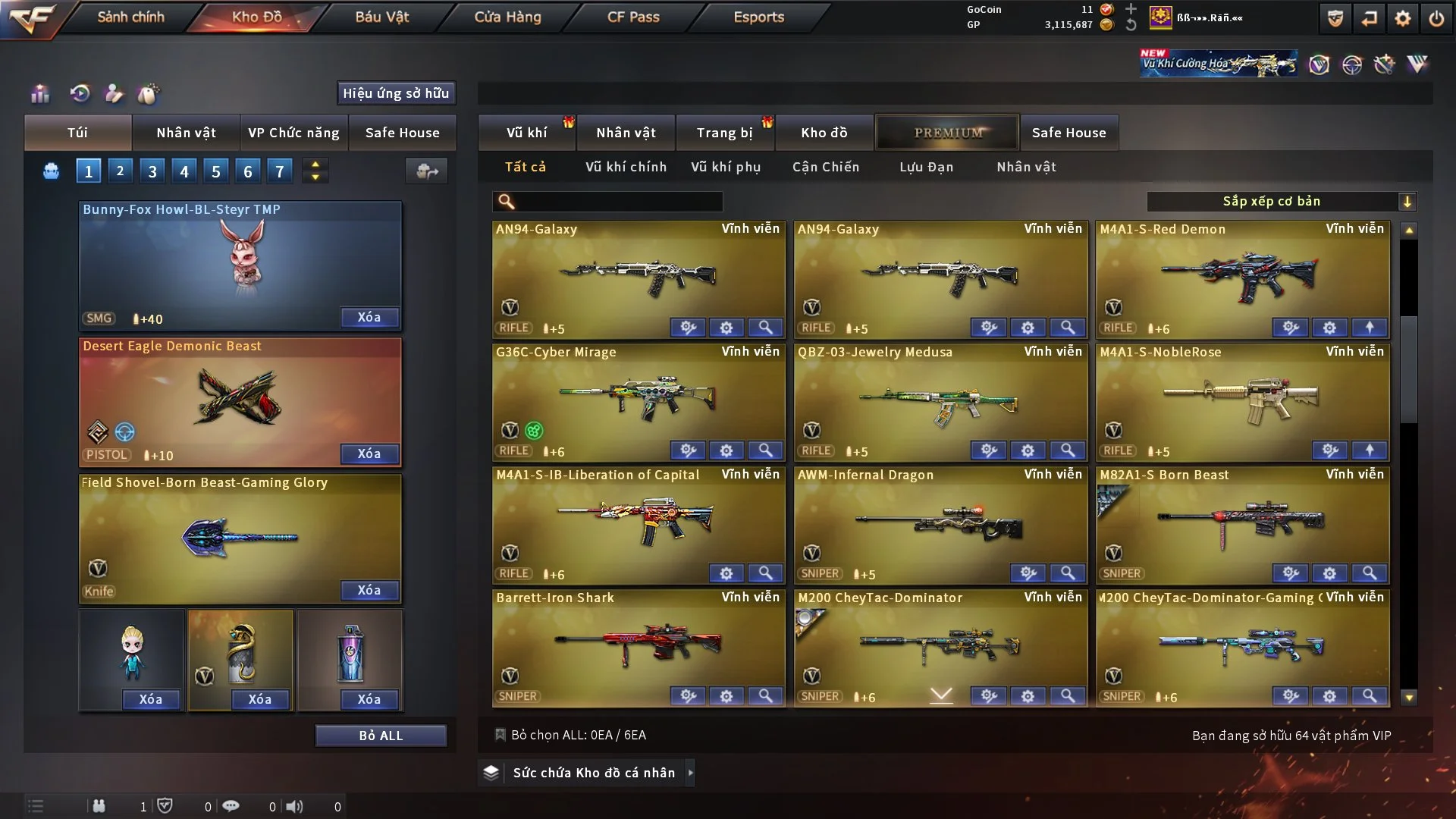Open Hiệu ứng sở hữu button
This screenshot has height=819, width=1456.
click(x=396, y=93)
